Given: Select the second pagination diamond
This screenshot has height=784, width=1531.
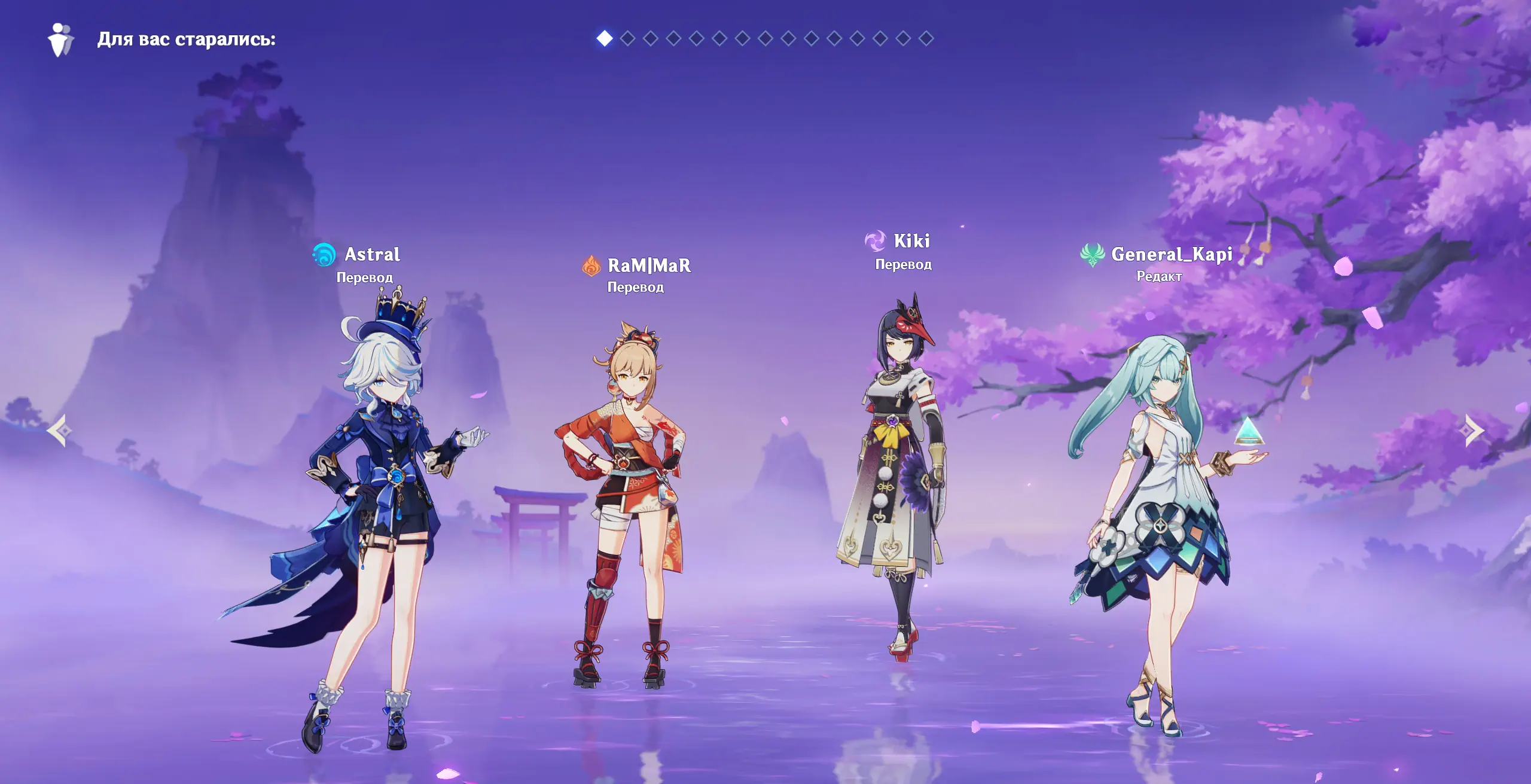Looking at the screenshot, I should [x=627, y=39].
